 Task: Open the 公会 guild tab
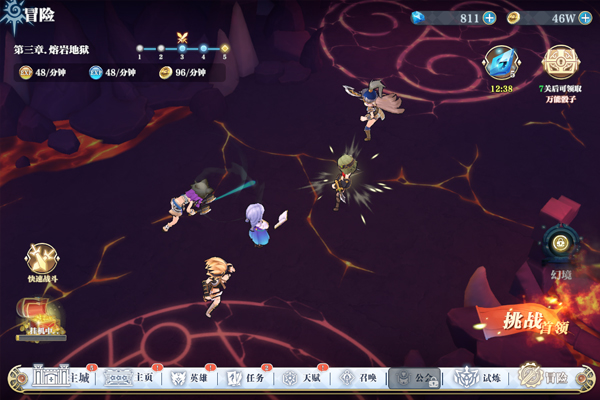[x=414, y=379]
